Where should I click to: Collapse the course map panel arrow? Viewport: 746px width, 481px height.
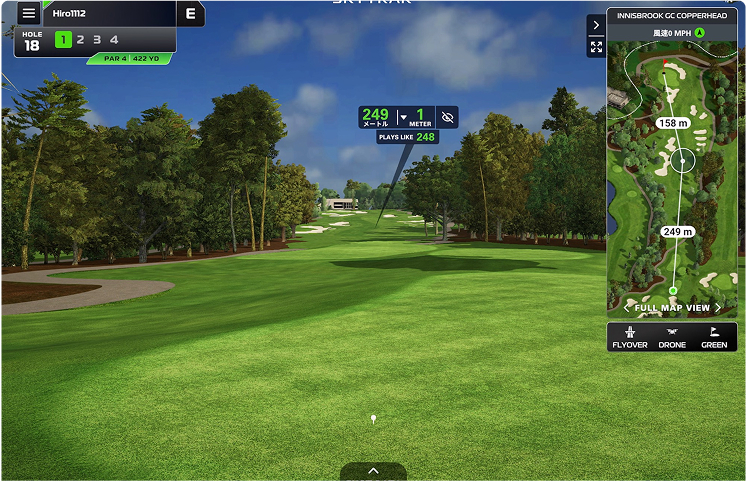[596, 25]
